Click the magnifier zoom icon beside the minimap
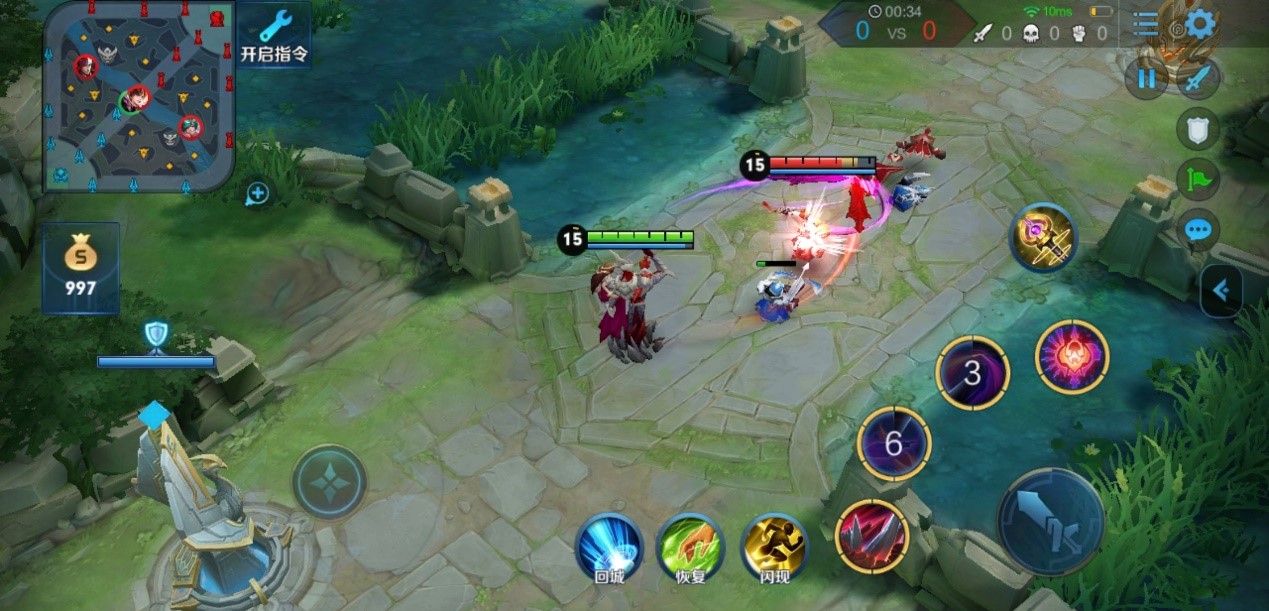This screenshot has width=1269, height=611. click(258, 193)
